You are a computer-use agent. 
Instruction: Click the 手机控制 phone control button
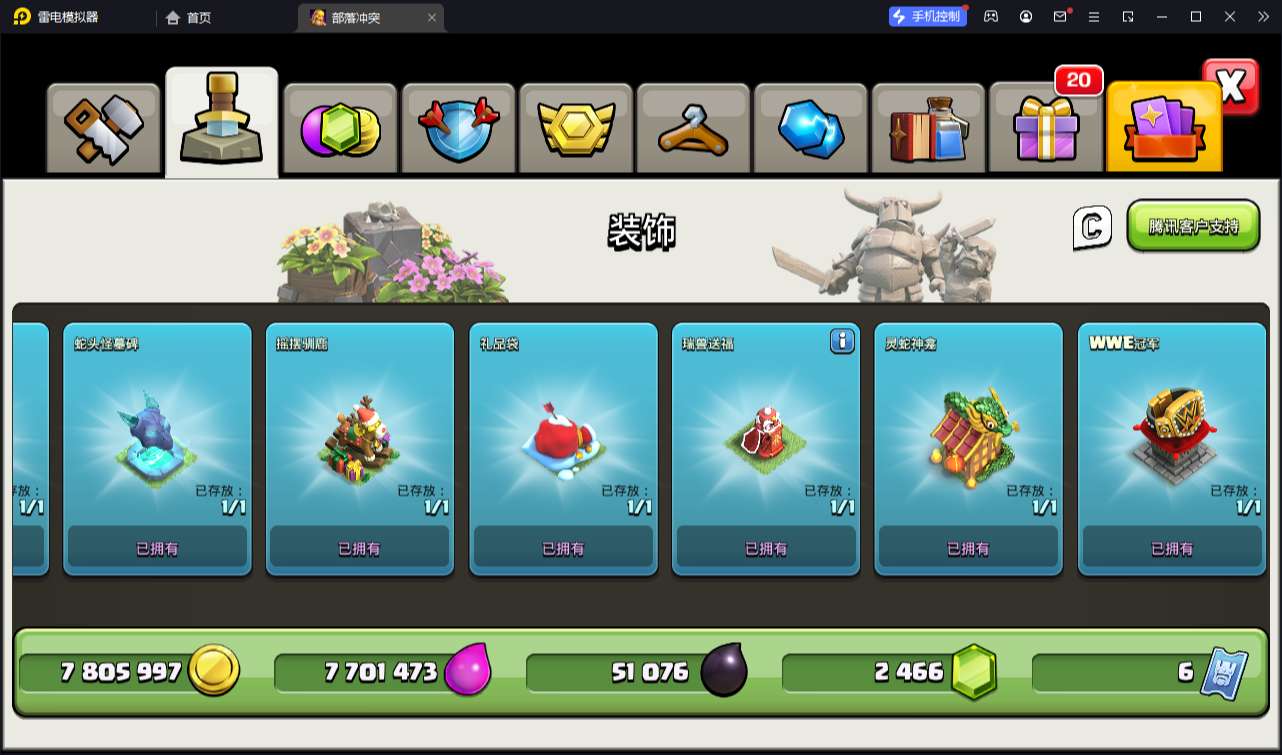click(x=927, y=16)
